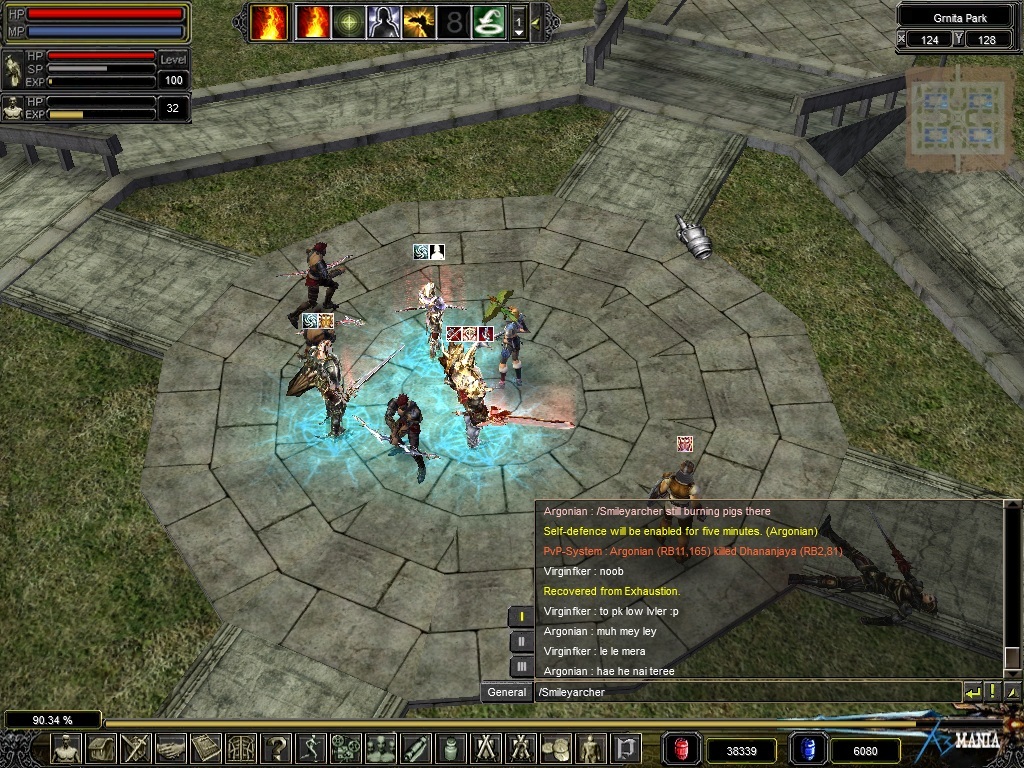This screenshot has width=1024, height=768.
Task: Activate the green swirl skill icon
Action: point(488,22)
